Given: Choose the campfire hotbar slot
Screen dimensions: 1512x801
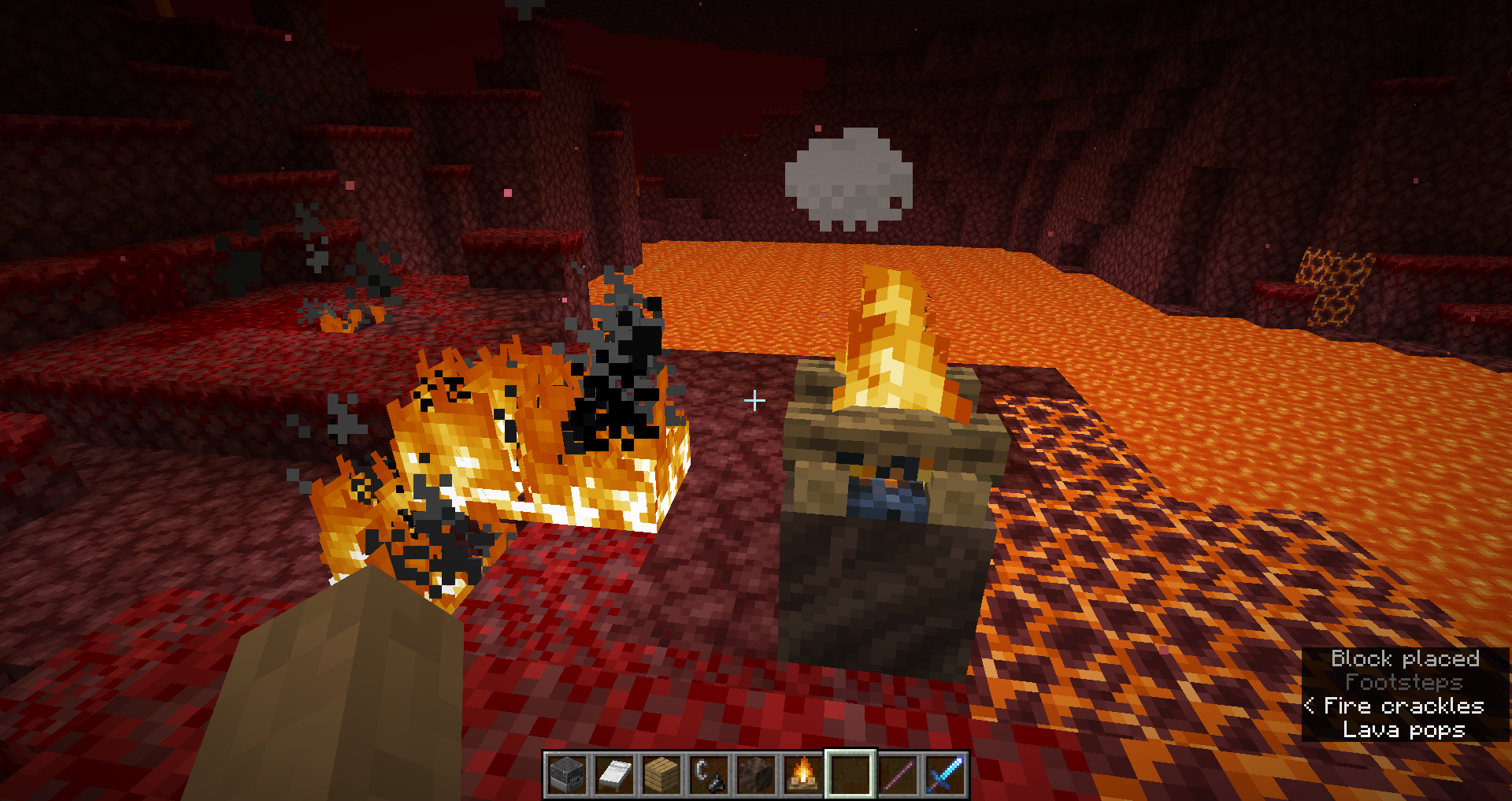Looking at the screenshot, I should (x=803, y=775).
